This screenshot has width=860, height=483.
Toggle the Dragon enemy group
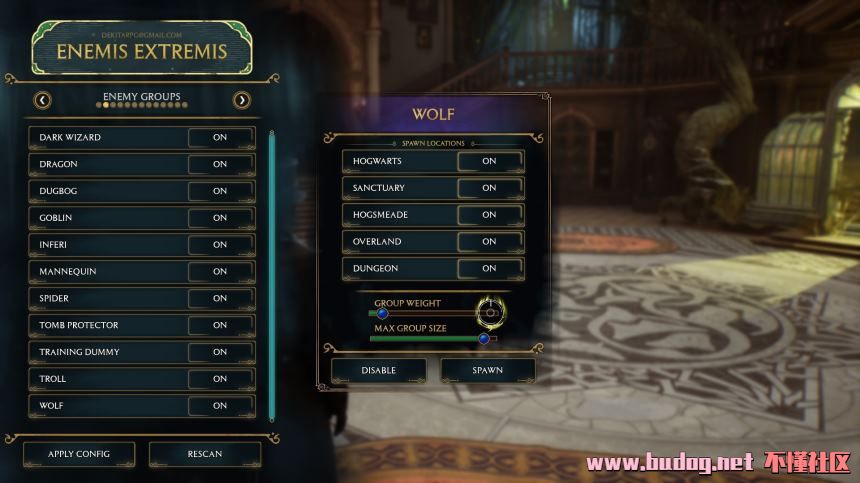pyautogui.click(x=220, y=164)
